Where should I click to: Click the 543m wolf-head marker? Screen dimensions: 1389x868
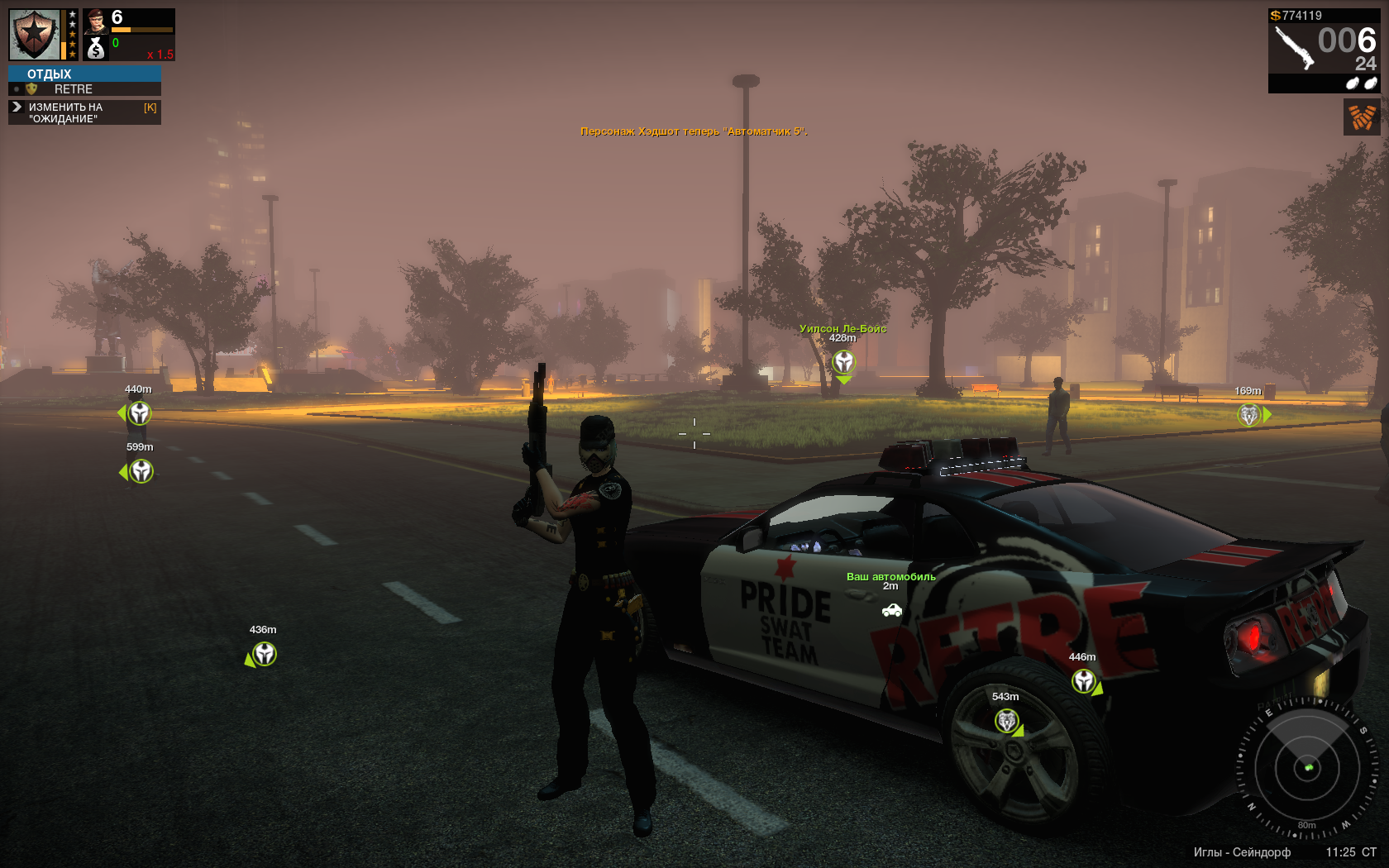pos(1006,721)
